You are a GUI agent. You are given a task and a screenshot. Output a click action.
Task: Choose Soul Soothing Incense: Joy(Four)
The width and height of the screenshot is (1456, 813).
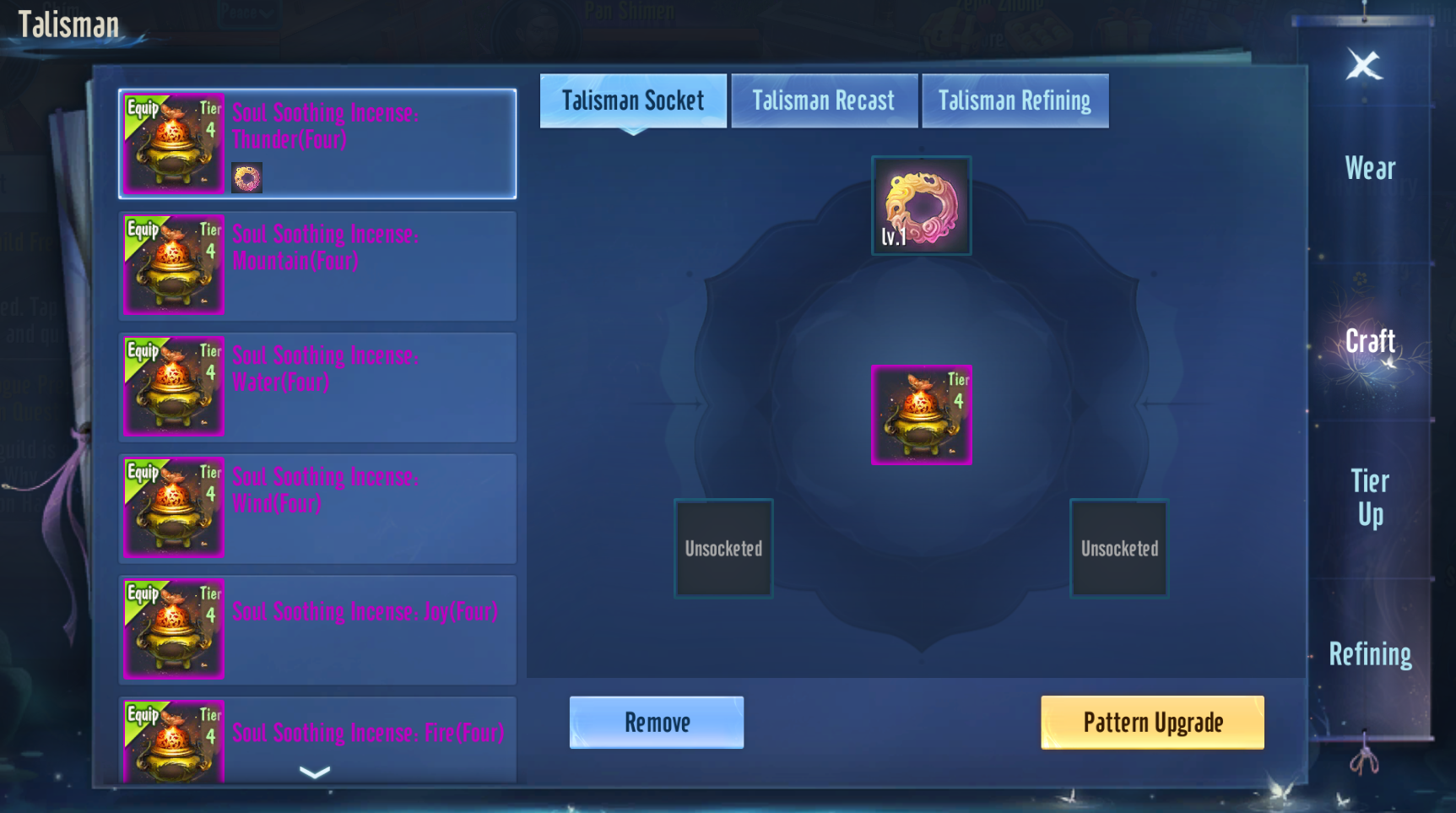pyautogui.click(x=317, y=629)
